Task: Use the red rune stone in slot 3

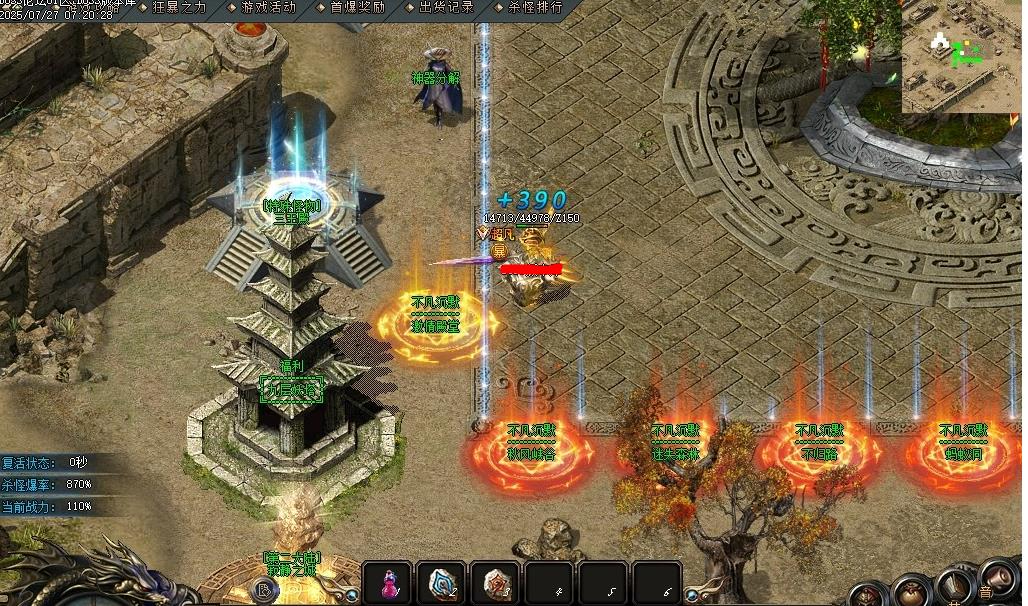Action: point(495,584)
